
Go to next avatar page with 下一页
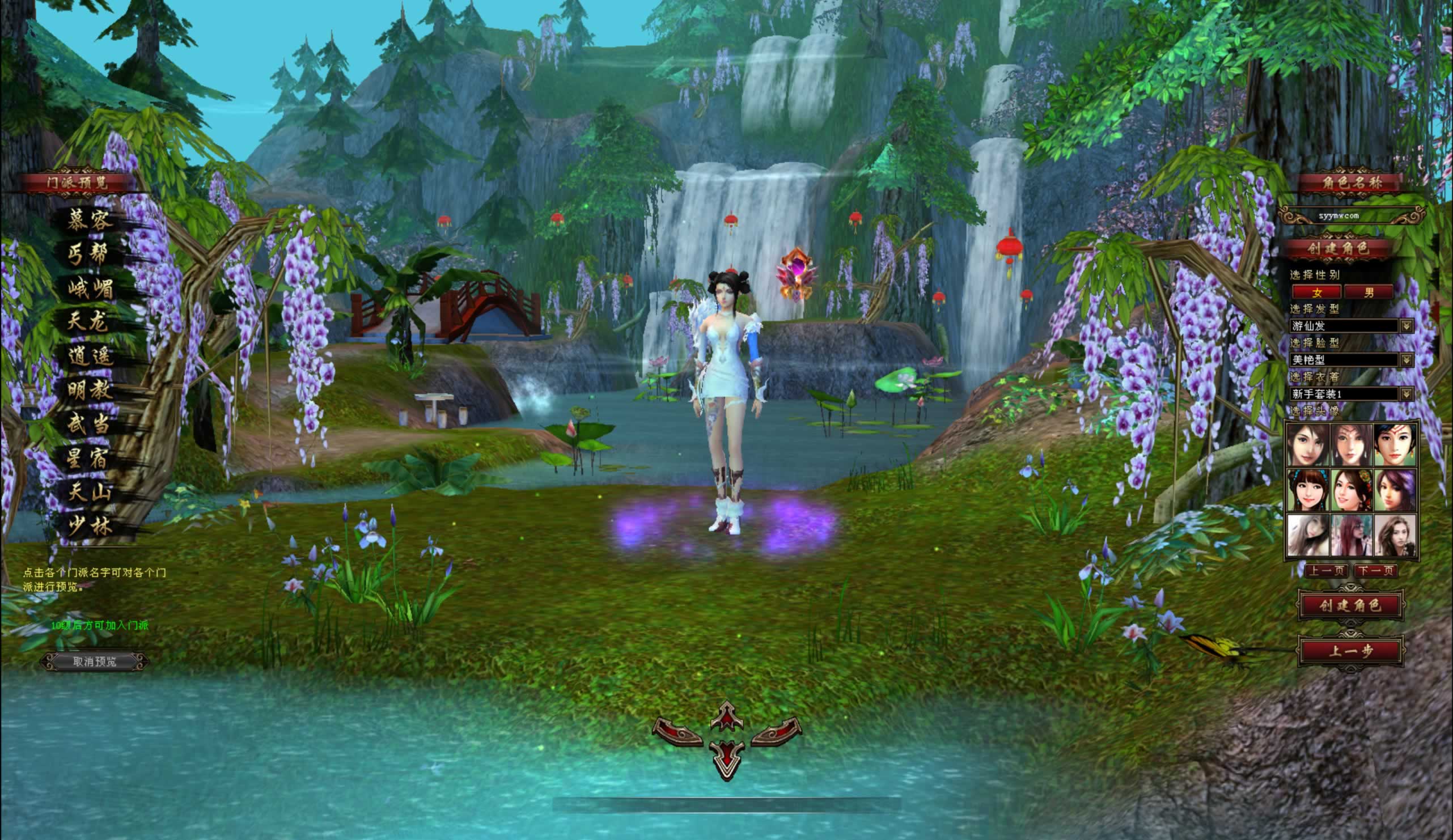[x=1375, y=571]
